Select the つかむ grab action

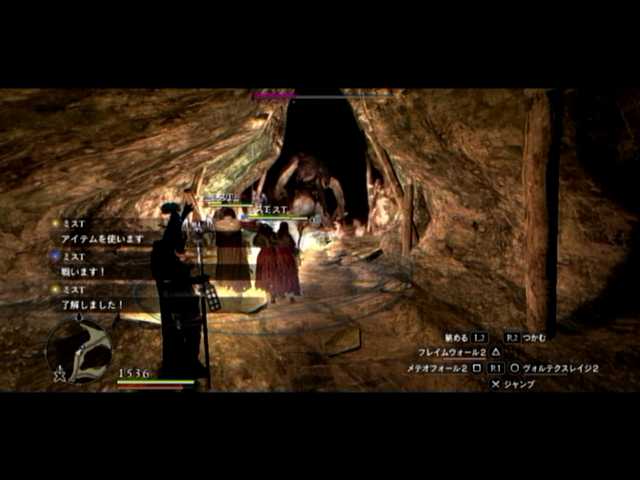534,338
